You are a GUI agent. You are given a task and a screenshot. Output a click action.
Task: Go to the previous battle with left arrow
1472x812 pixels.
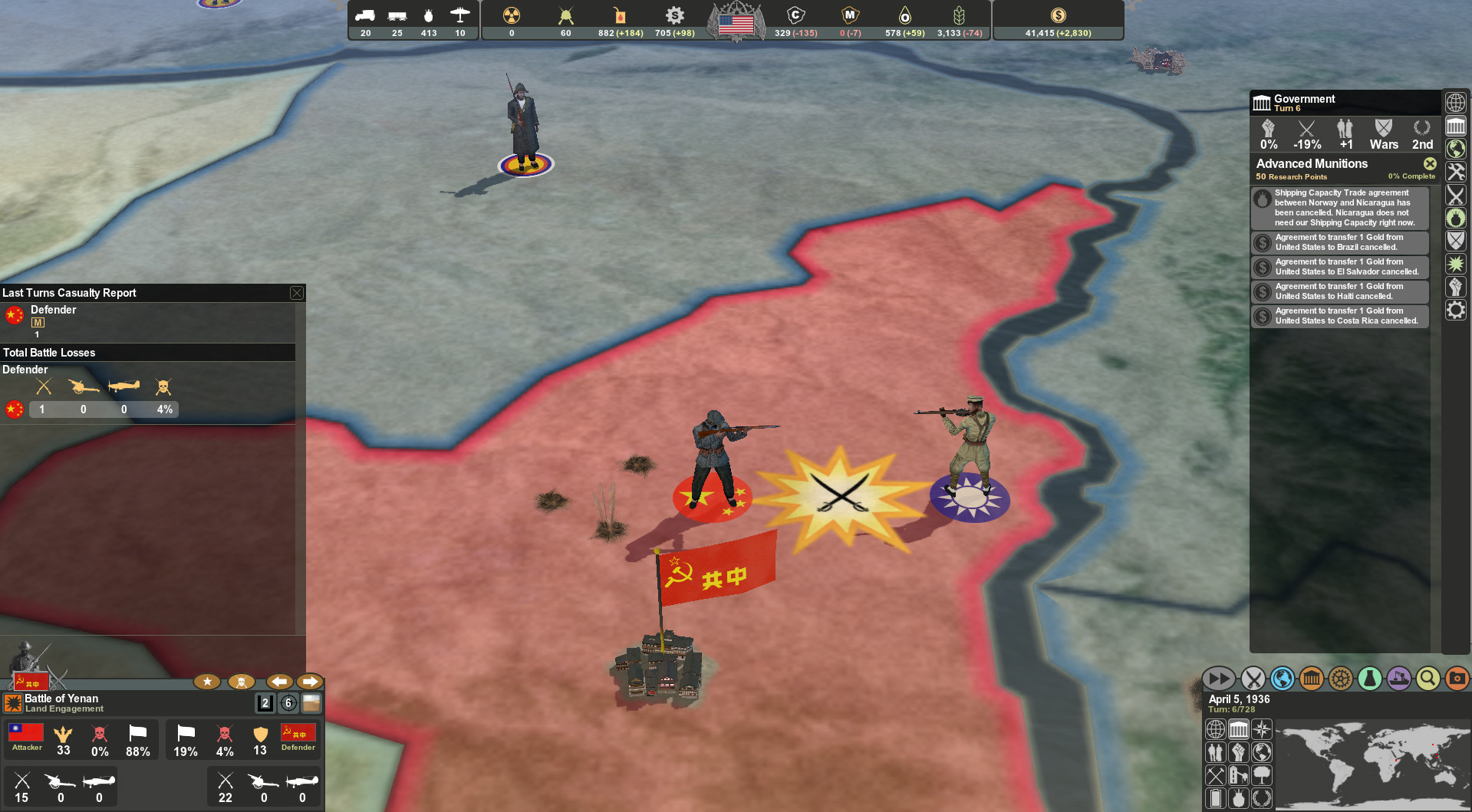(x=279, y=682)
